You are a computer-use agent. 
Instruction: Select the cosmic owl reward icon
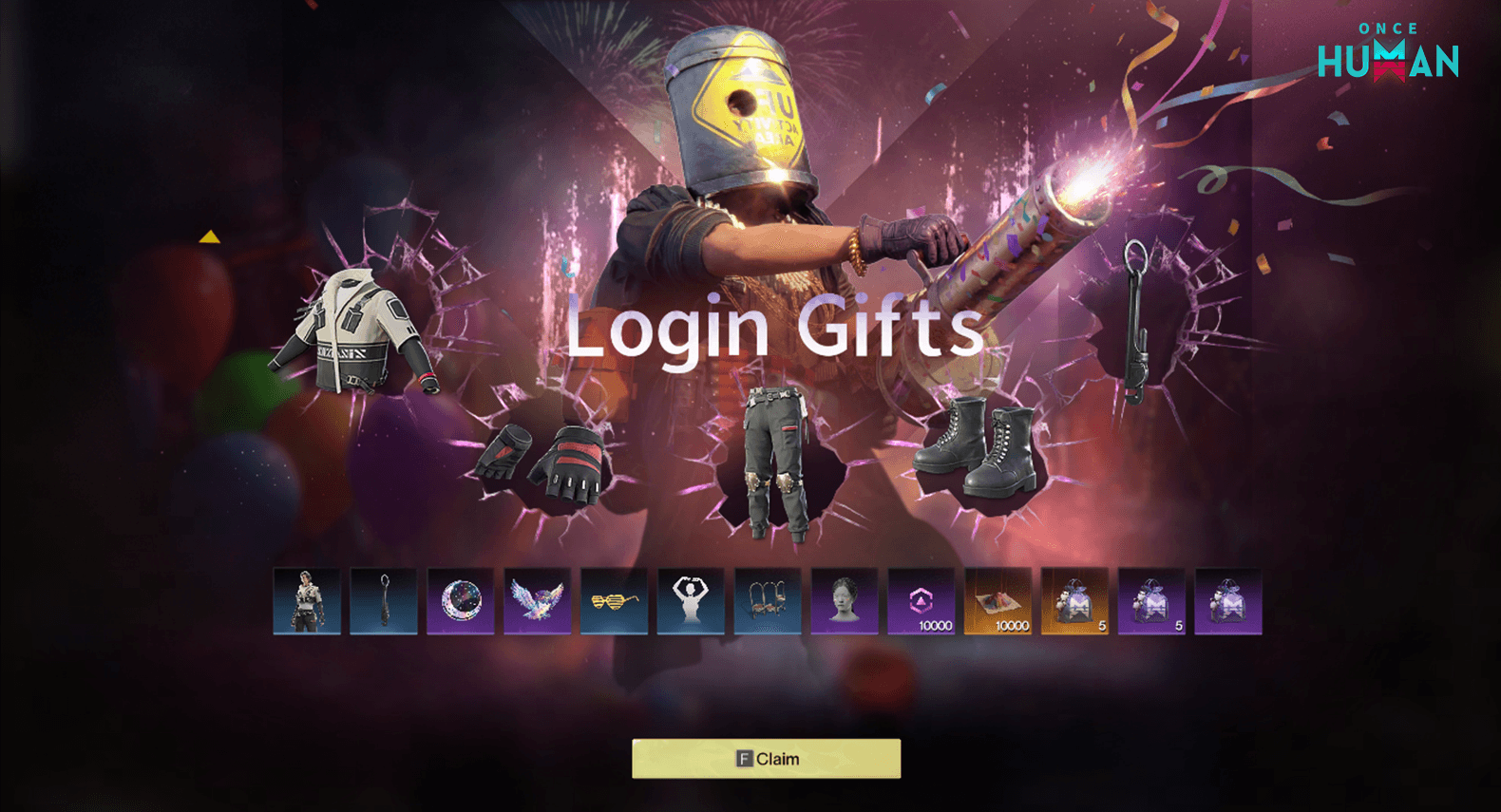click(537, 600)
